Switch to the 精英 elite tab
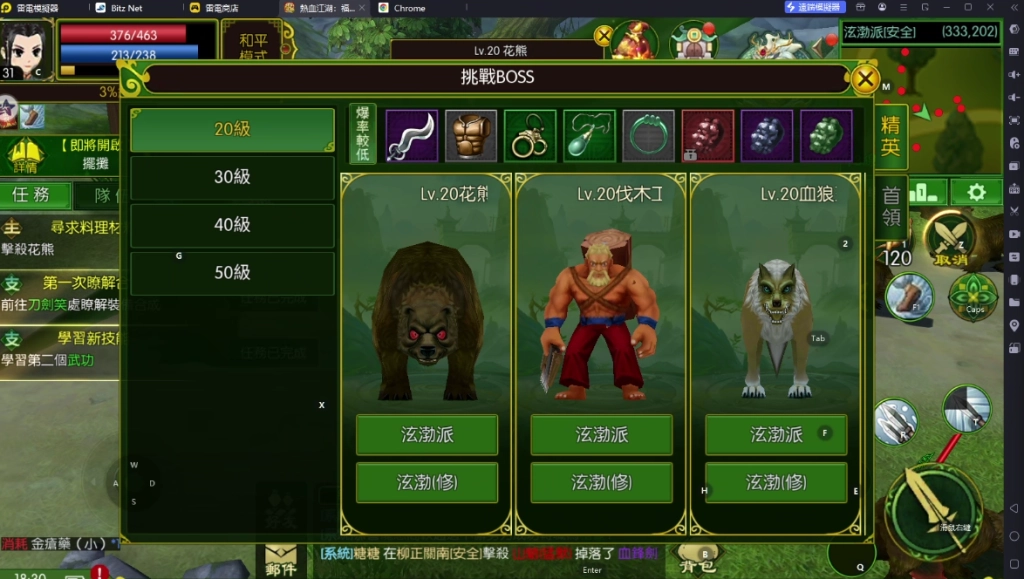Viewport: 1024px width, 579px height. 889,137
